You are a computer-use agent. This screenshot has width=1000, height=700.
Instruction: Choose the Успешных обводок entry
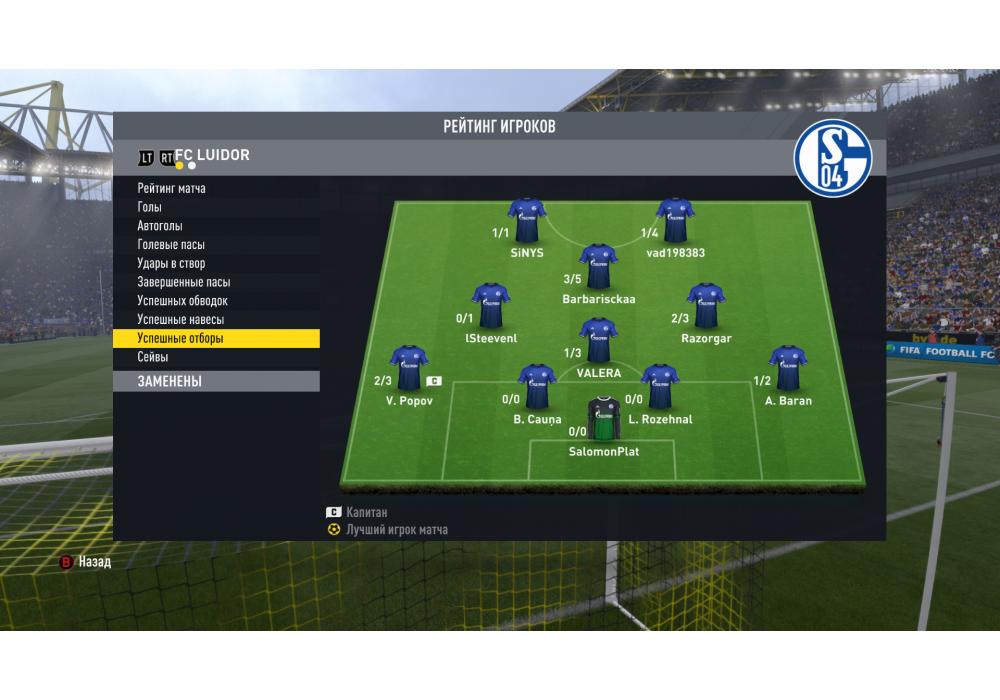click(183, 301)
